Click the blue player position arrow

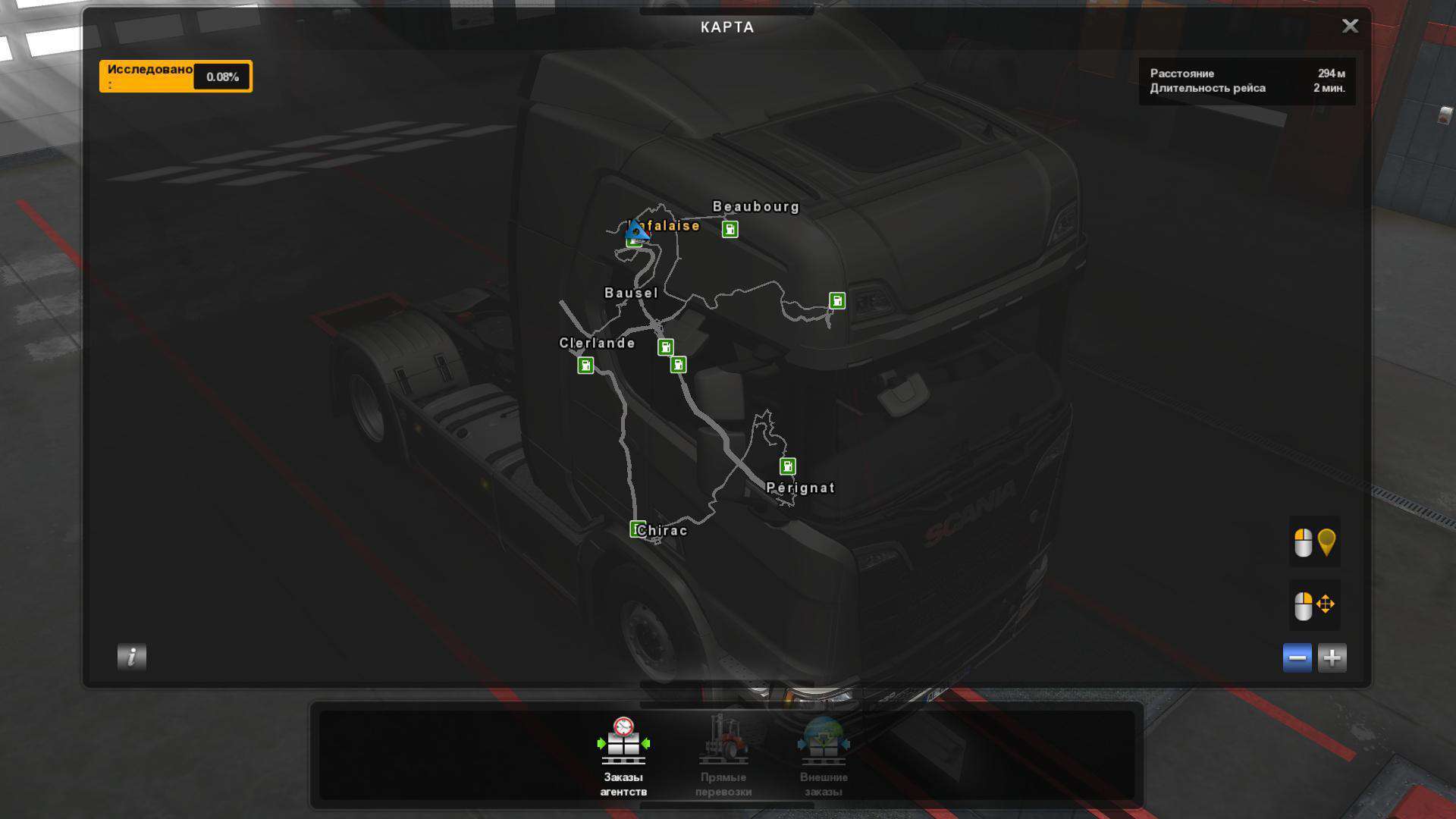(636, 230)
